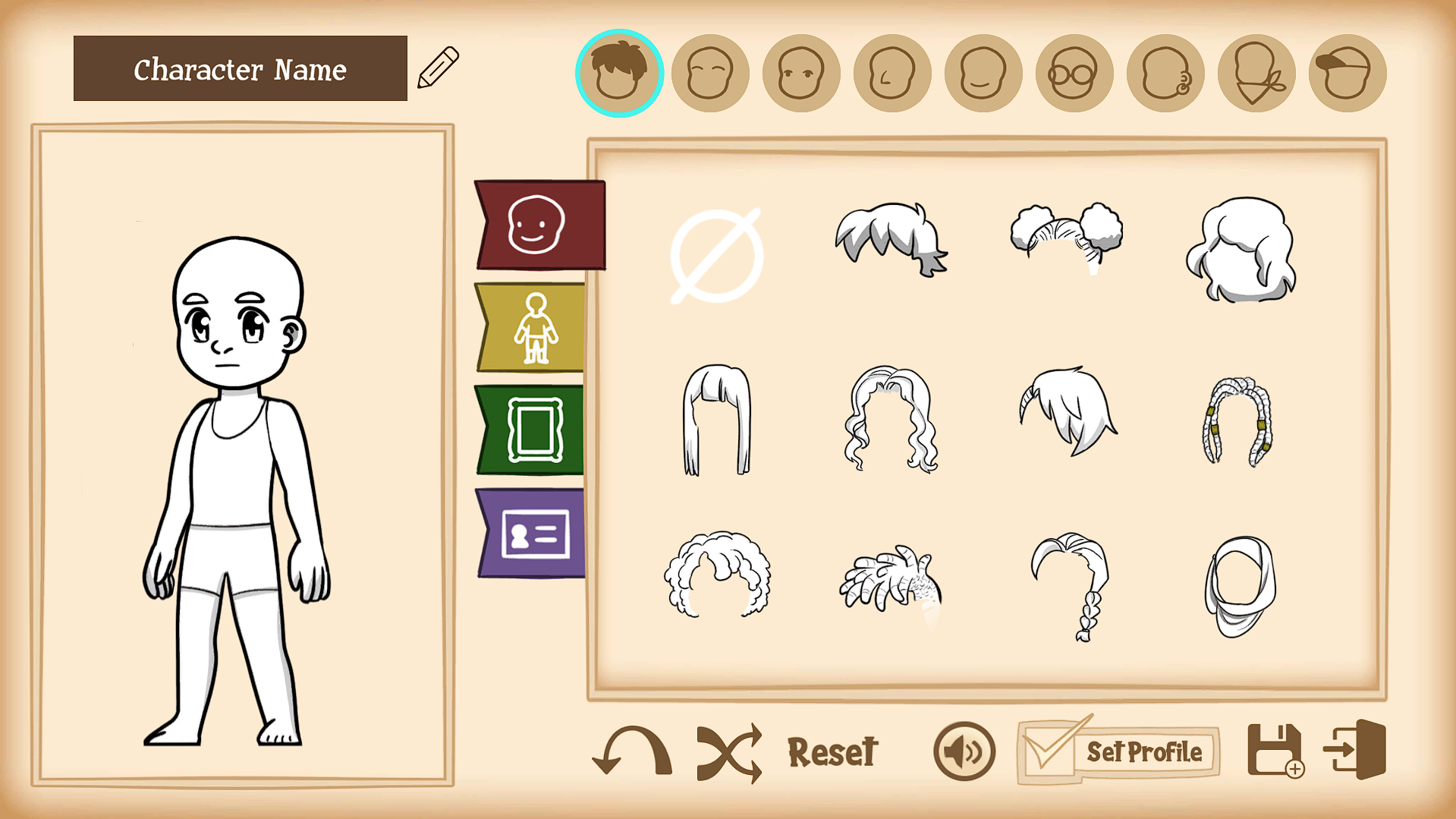Open the nose customization category
1456x819 pixels.
892,72
